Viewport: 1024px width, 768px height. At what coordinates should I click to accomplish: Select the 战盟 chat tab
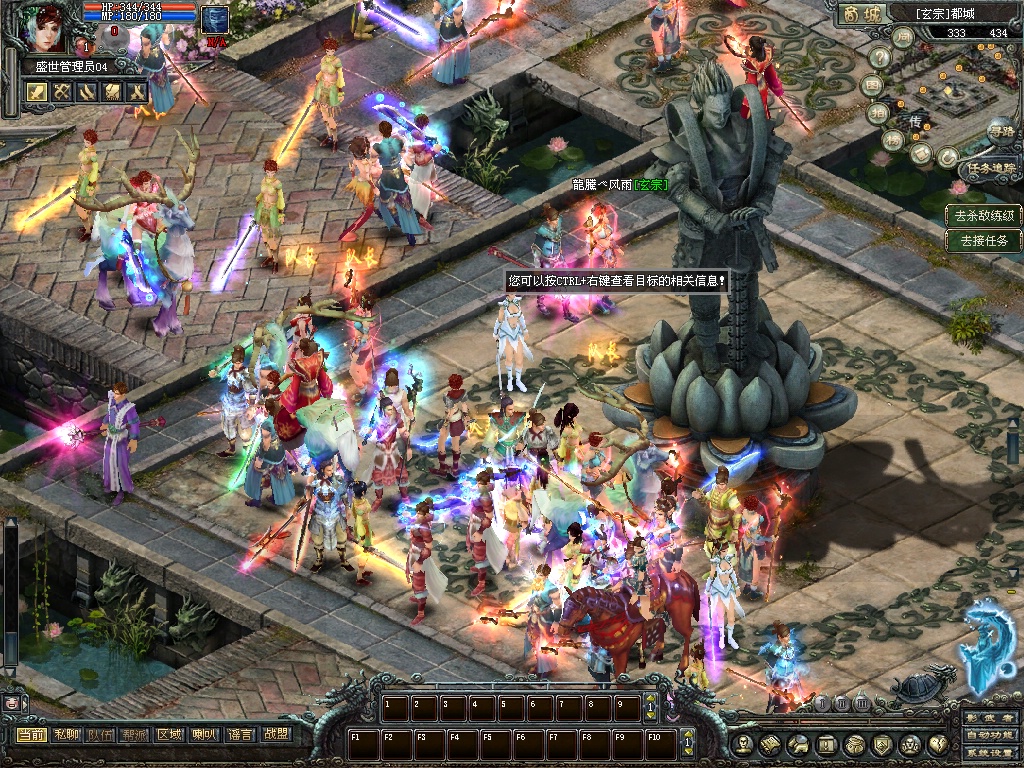click(275, 735)
